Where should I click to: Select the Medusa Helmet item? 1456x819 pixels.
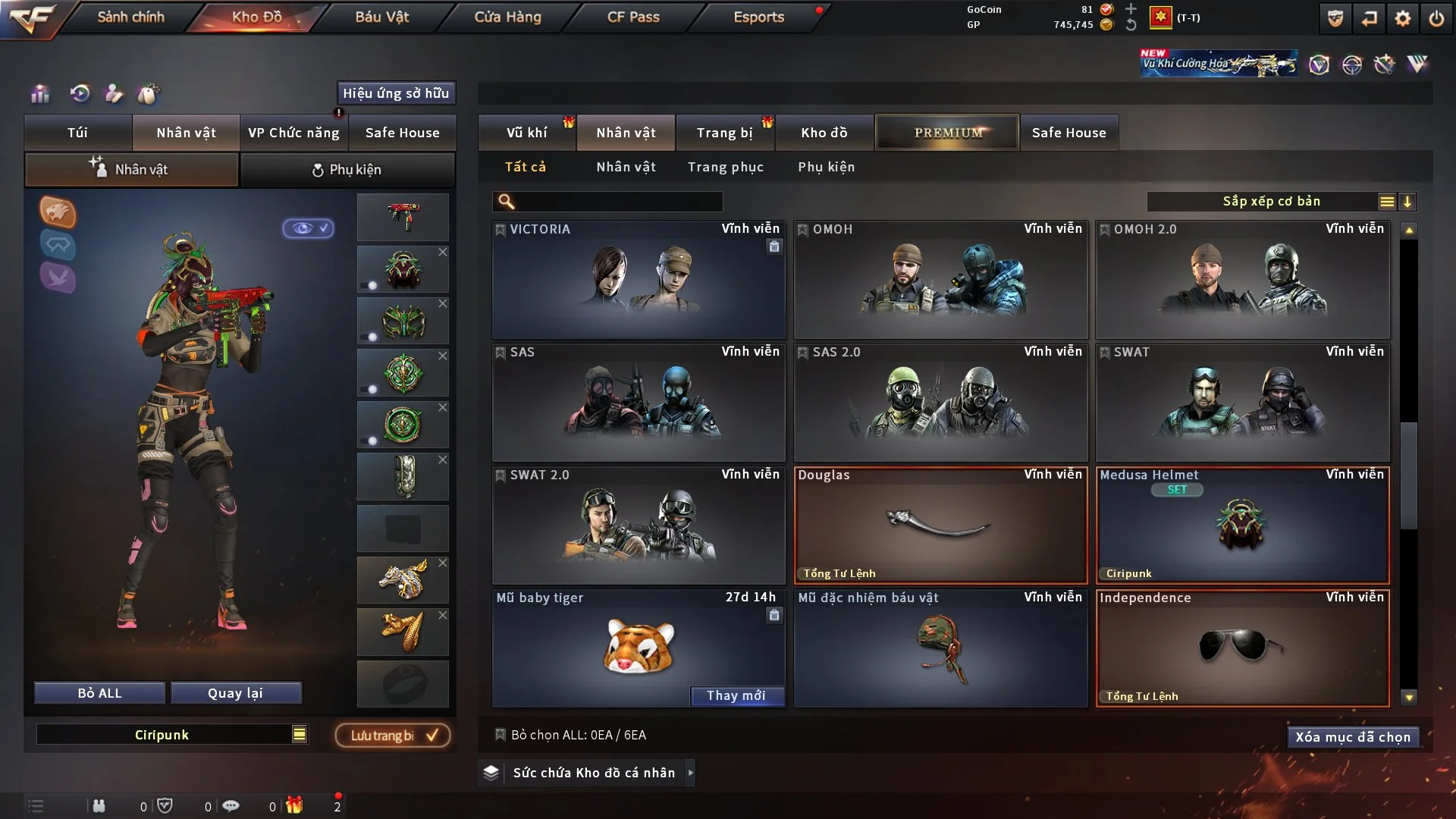[x=1242, y=525]
